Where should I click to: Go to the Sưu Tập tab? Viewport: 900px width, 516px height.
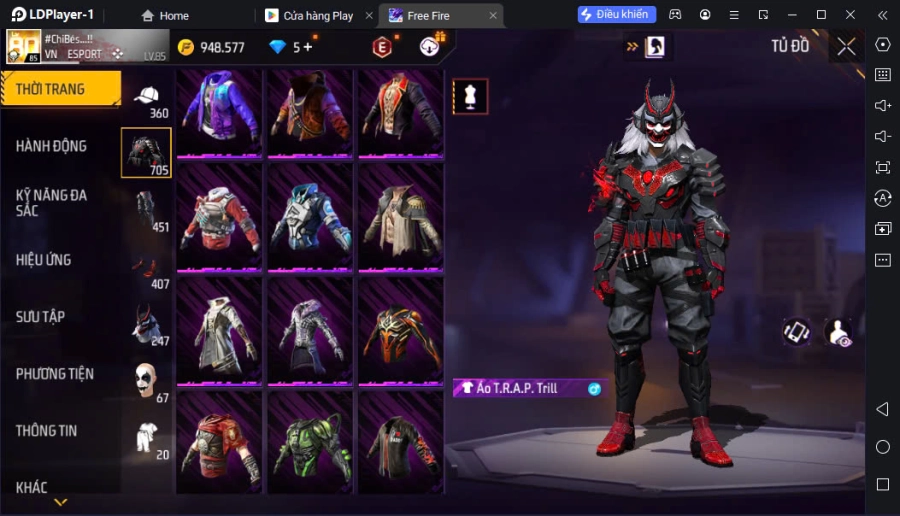click(41, 317)
